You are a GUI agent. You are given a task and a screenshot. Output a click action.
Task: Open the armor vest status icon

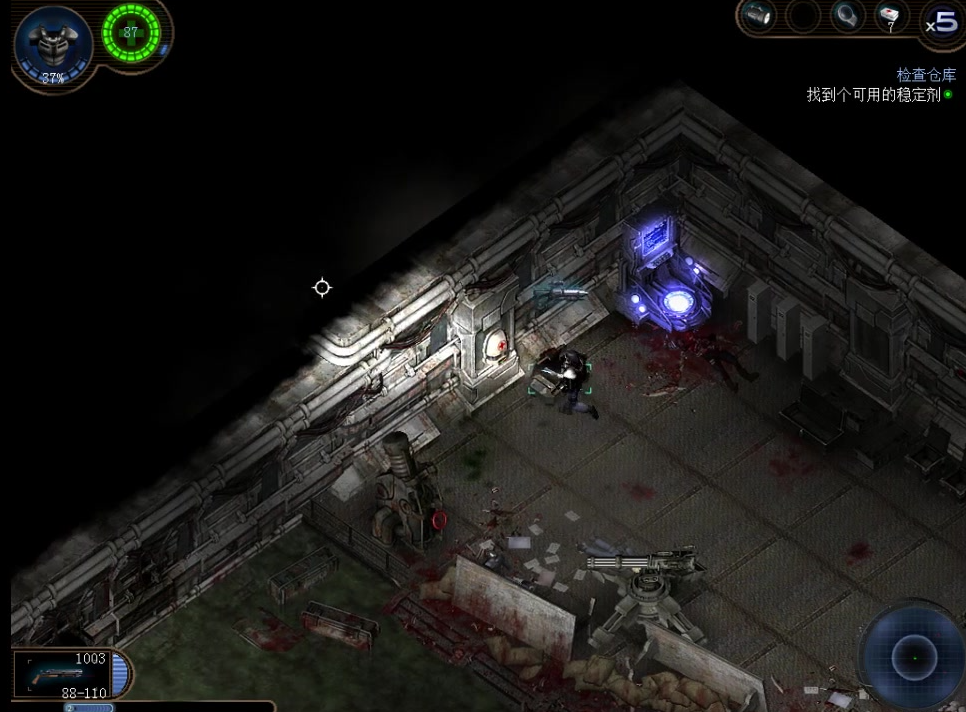(x=52, y=42)
